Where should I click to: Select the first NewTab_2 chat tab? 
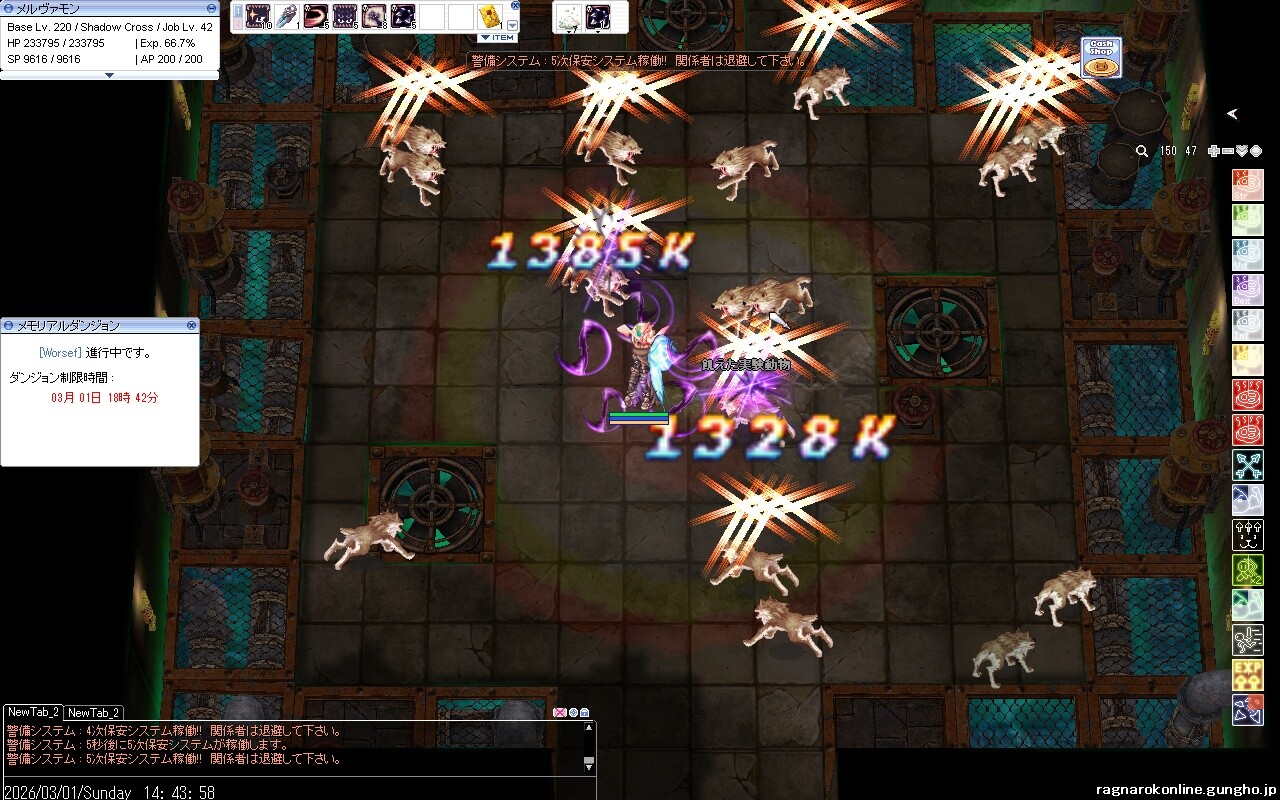tap(33, 712)
